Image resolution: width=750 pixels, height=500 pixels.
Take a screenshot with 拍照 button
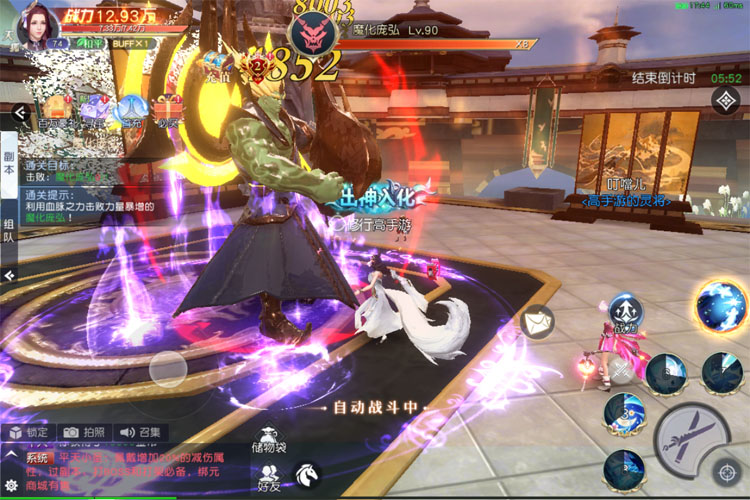click(83, 433)
